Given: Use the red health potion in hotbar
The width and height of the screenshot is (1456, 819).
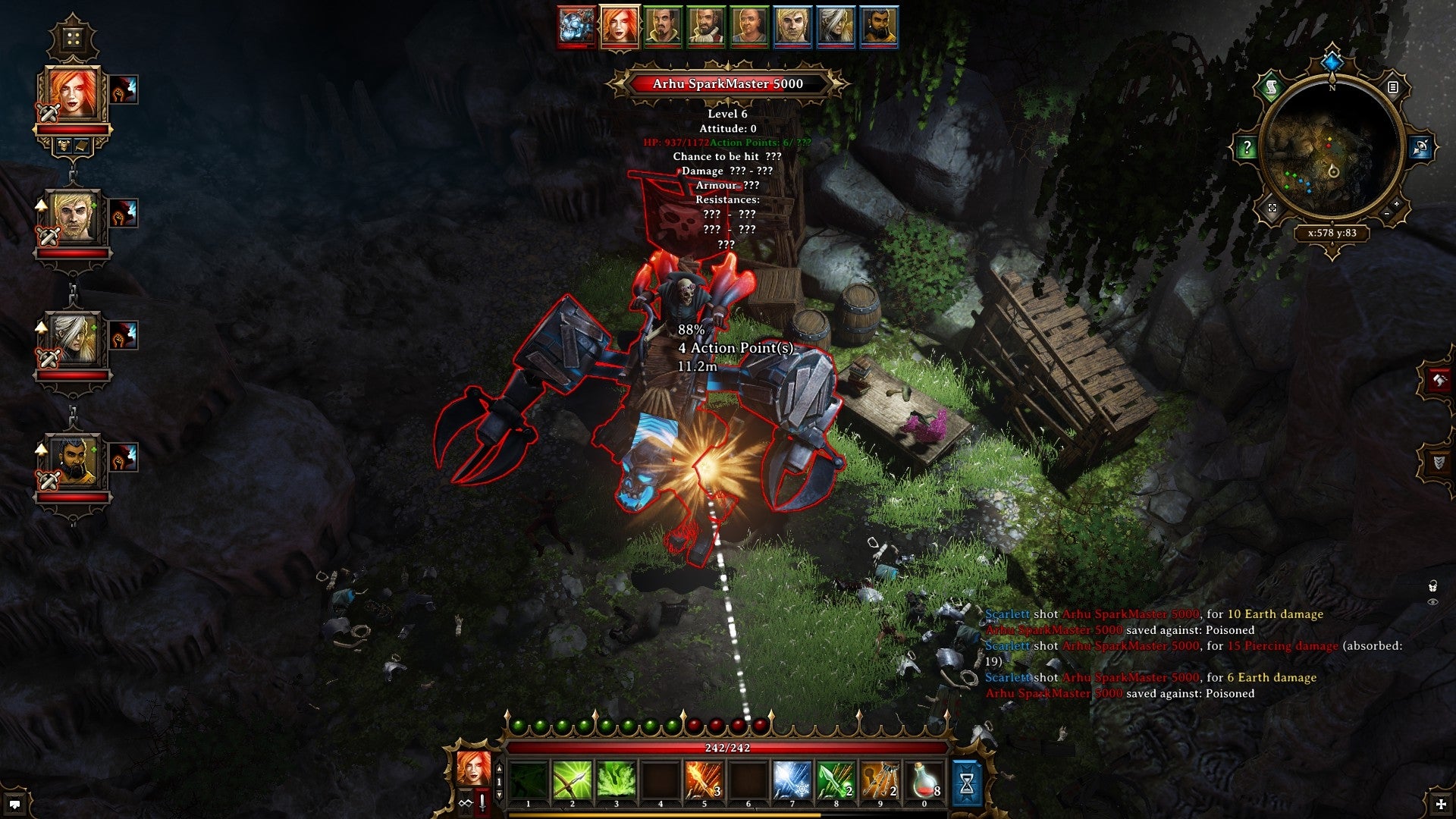Looking at the screenshot, I should coord(923,781).
